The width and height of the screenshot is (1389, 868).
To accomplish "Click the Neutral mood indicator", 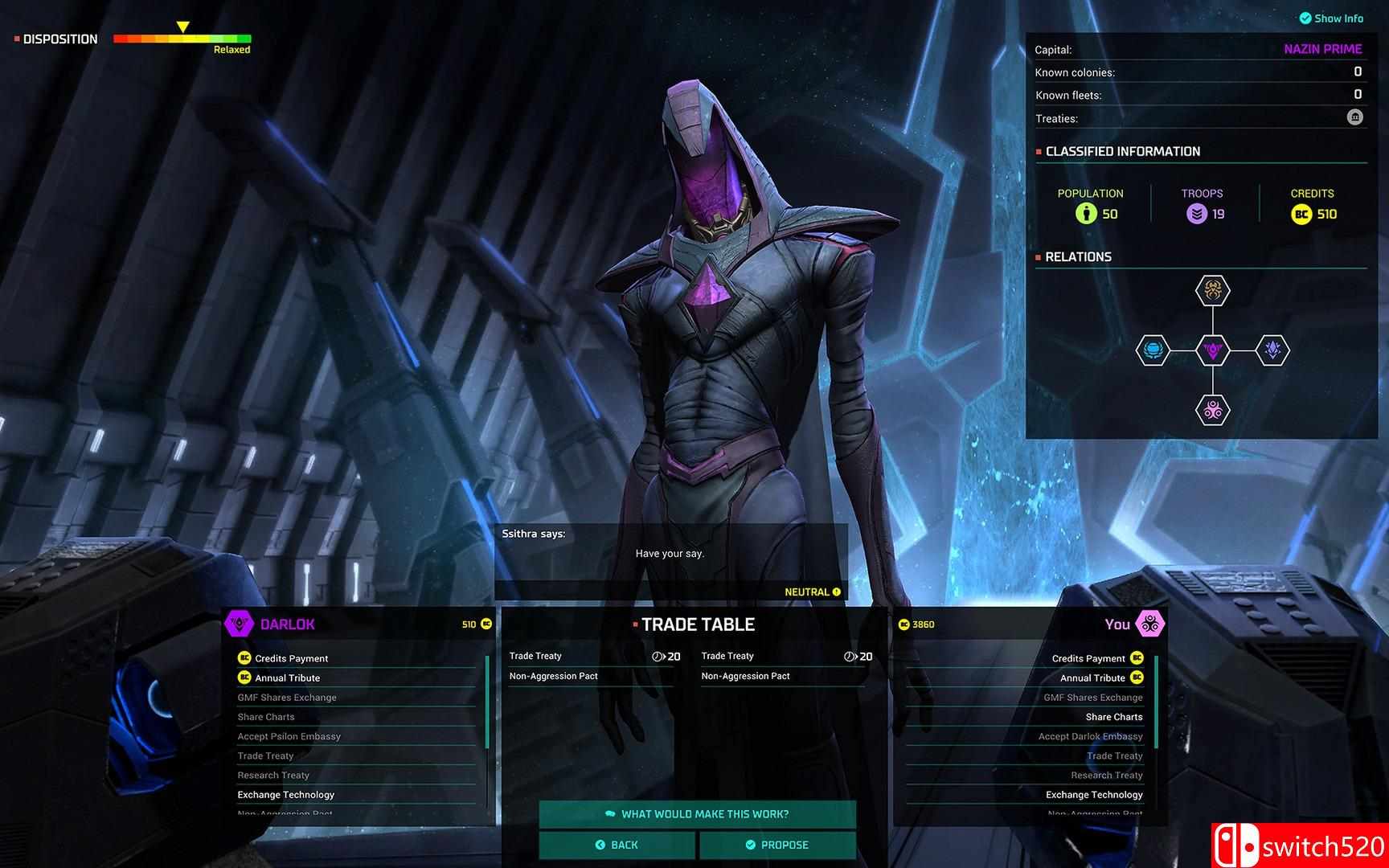I will pyautogui.click(x=812, y=592).
